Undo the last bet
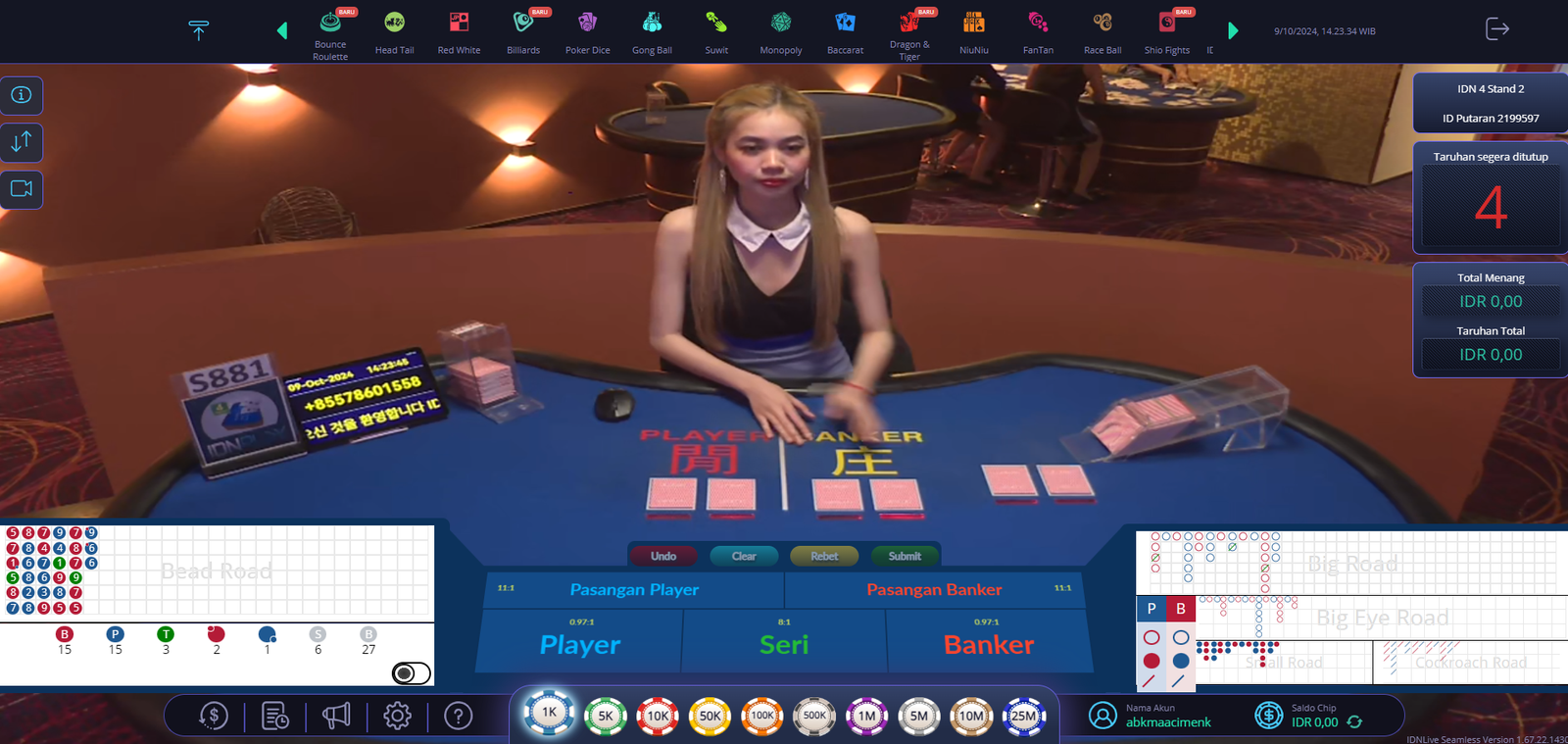The width and height of the screenshot is (1568, 744). 663,556
